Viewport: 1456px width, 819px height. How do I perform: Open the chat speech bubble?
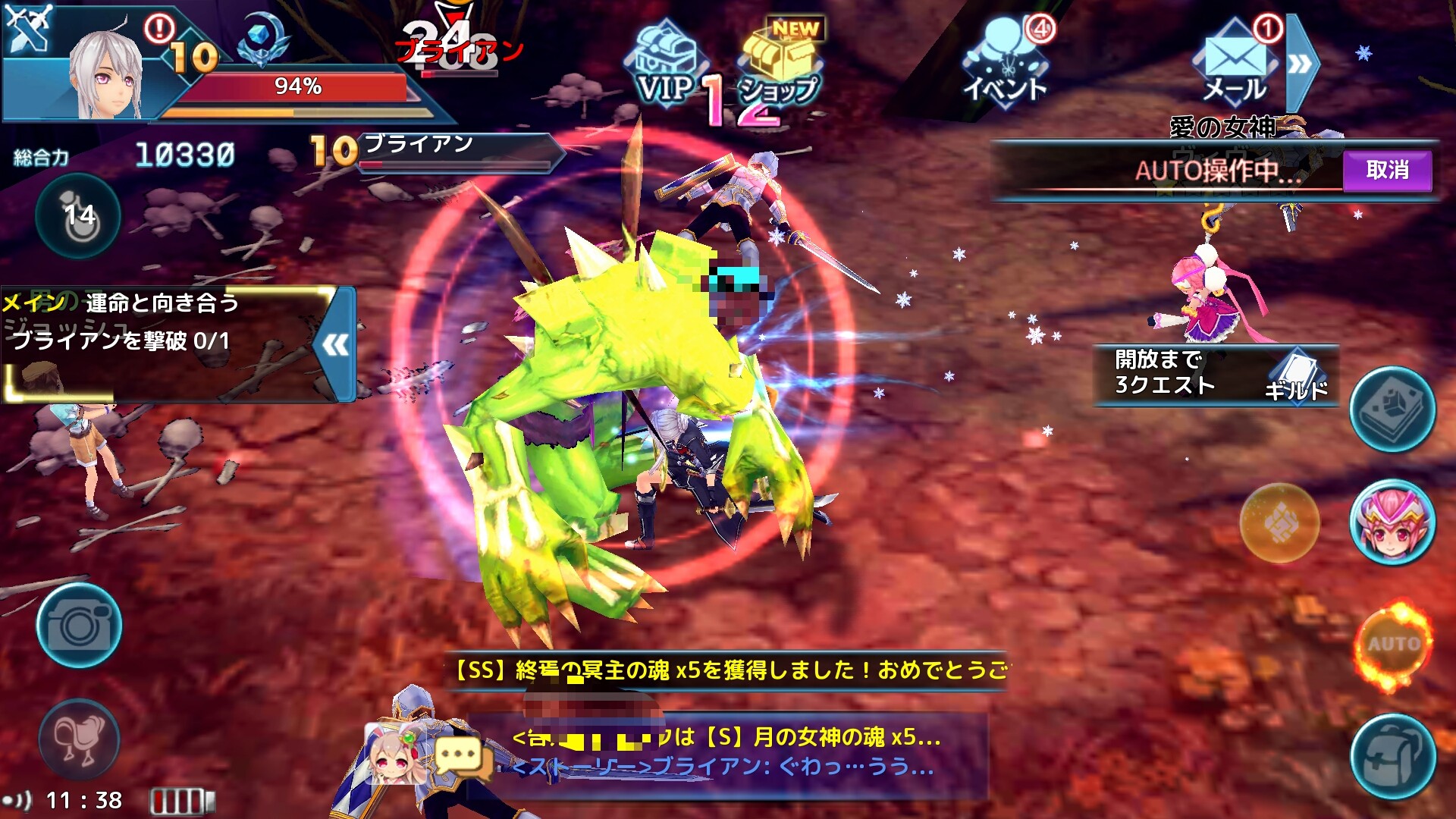pos(459,757)
